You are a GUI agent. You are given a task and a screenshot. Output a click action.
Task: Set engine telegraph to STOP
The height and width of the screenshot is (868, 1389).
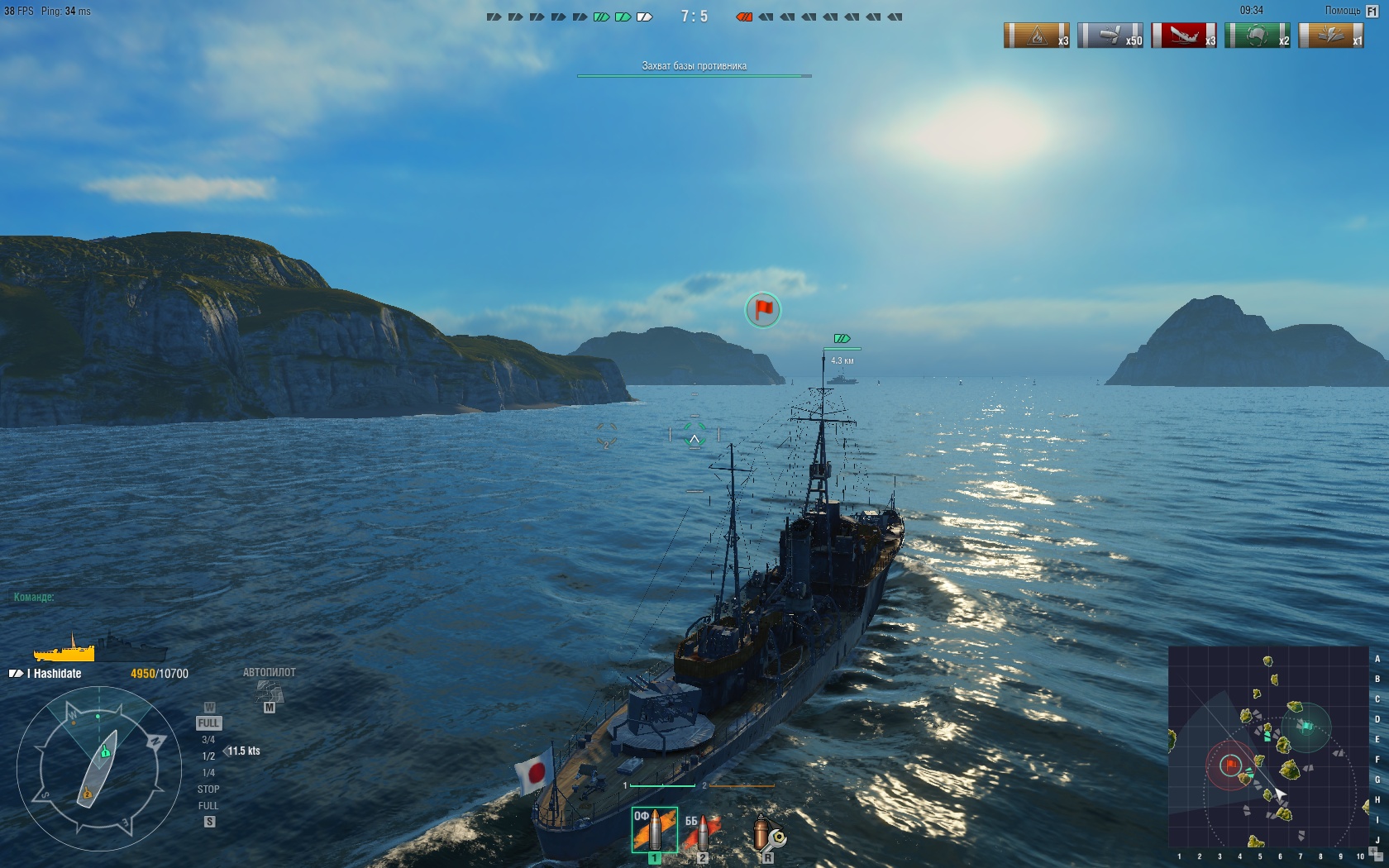click(x=208, y=789)
